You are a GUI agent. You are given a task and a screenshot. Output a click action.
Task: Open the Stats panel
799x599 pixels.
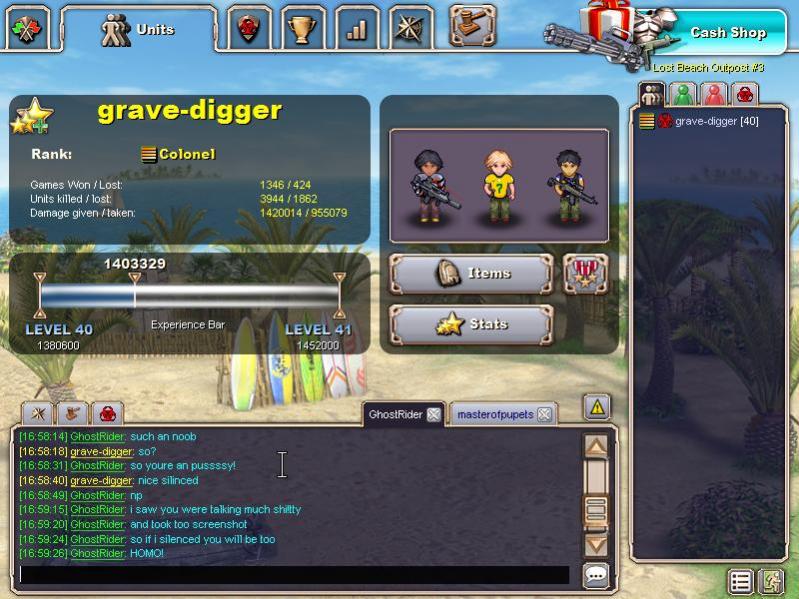tap(470, 324)
